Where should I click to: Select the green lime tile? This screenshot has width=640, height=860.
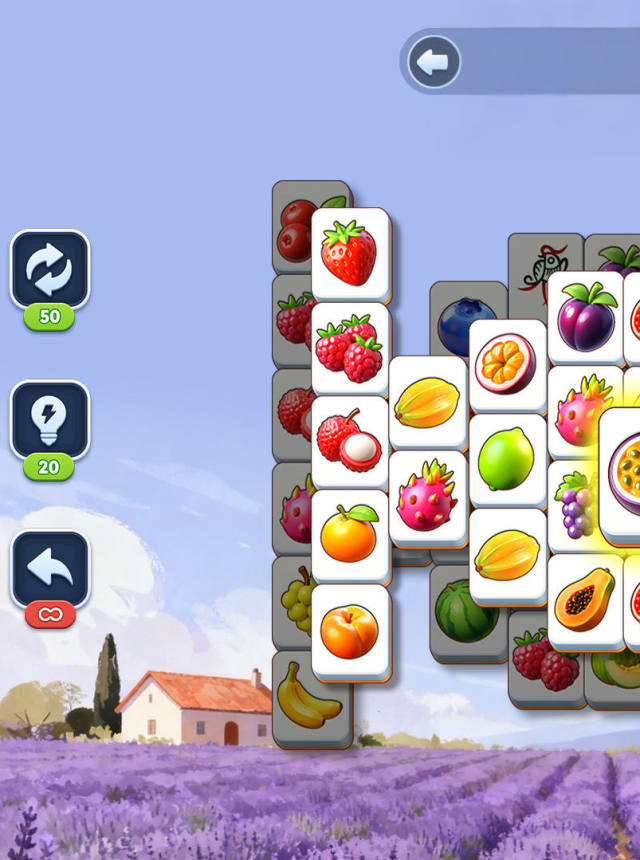(506, 459)
